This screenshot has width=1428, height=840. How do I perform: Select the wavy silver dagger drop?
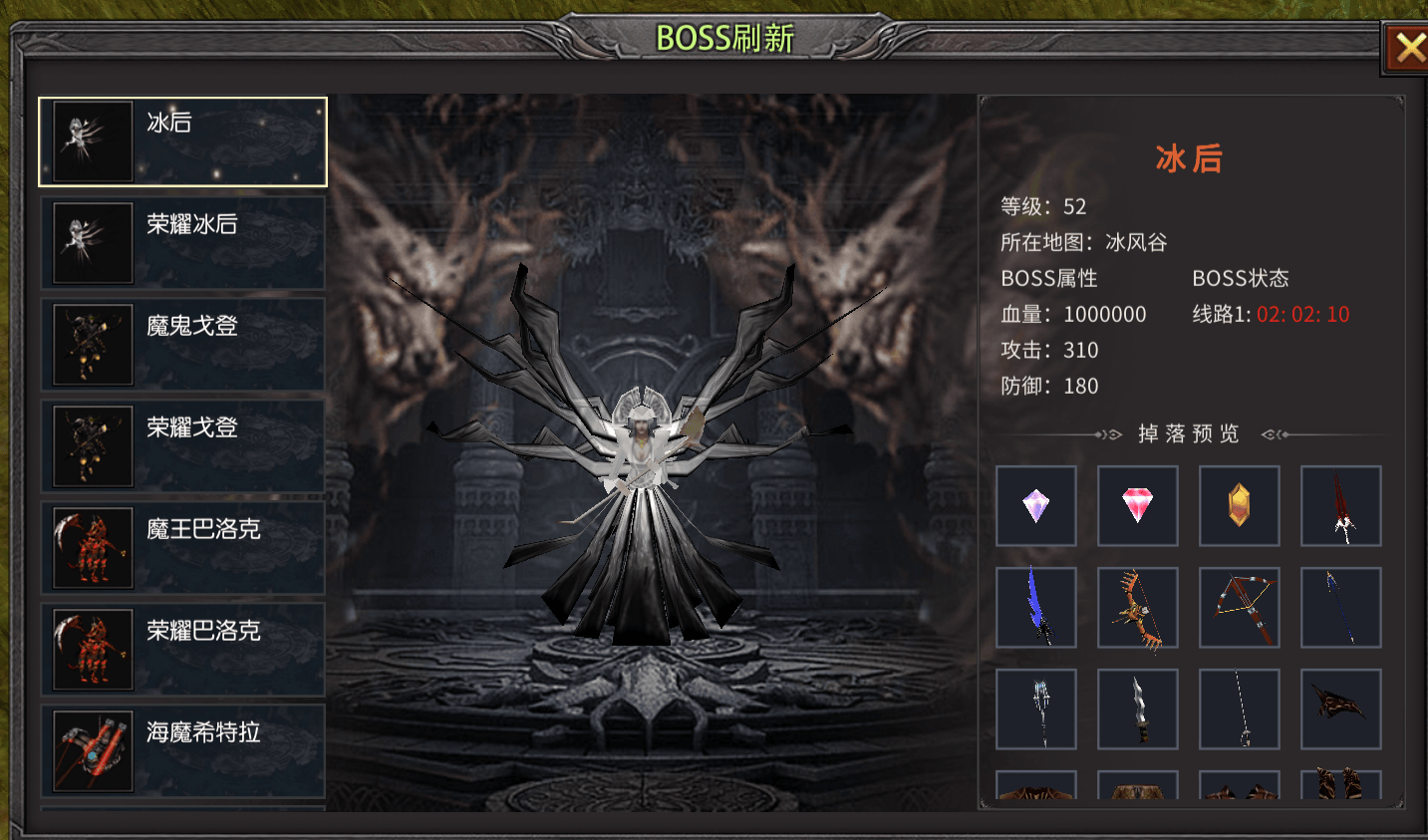coord(1138,709)
